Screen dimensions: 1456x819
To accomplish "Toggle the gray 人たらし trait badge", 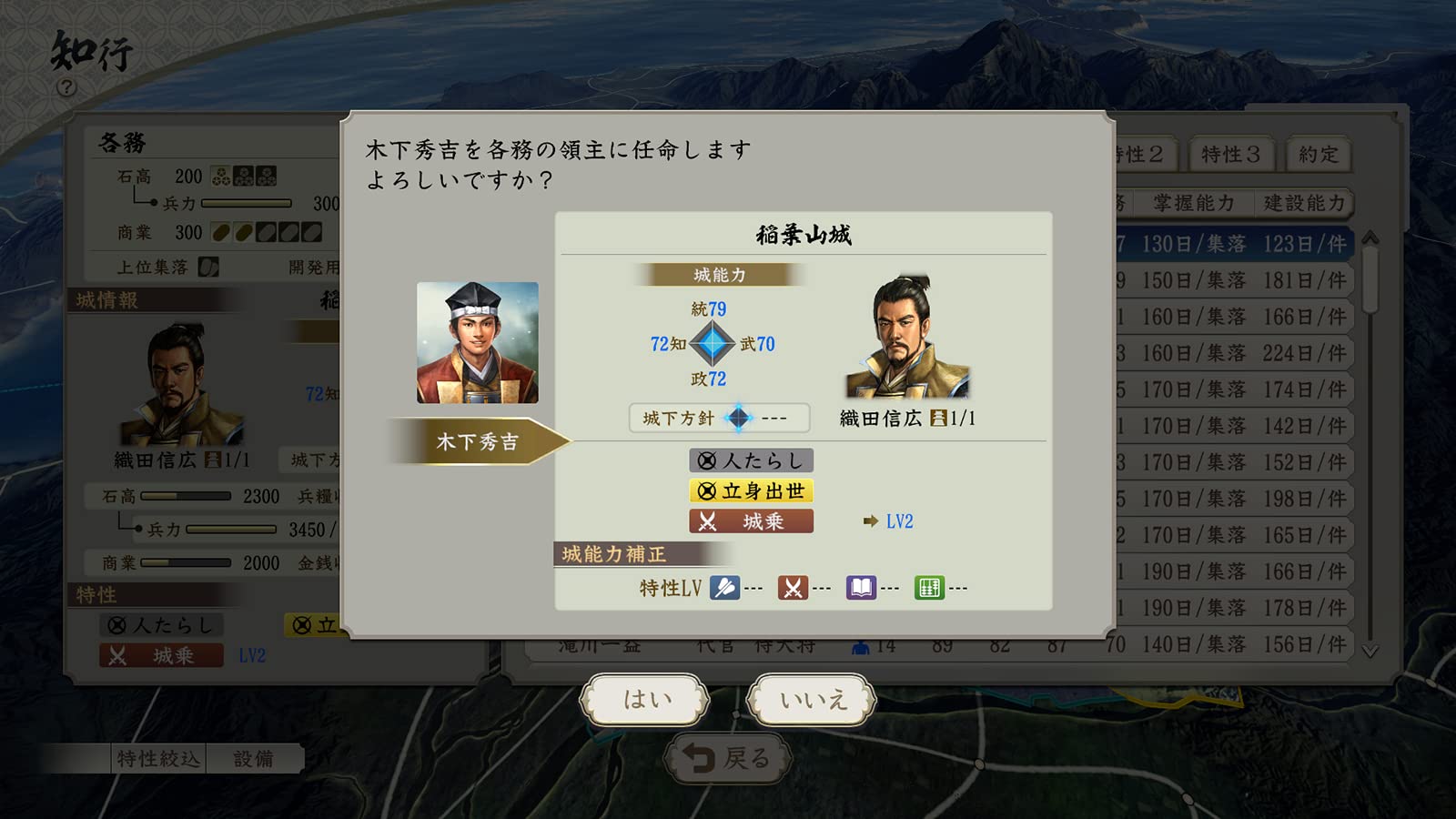I will [750, 460].
